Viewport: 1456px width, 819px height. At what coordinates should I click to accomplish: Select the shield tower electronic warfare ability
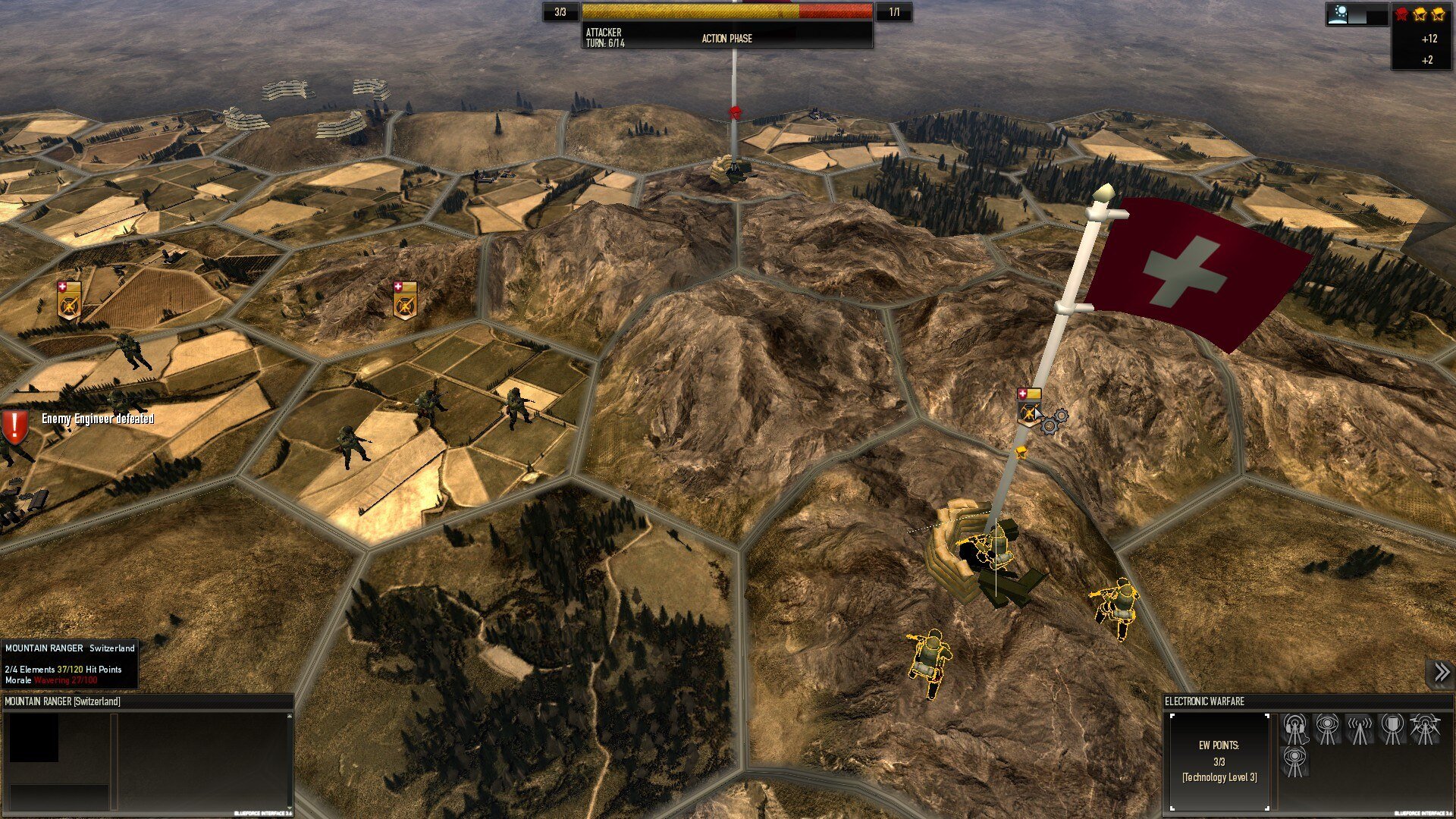tap(1392, 730)
